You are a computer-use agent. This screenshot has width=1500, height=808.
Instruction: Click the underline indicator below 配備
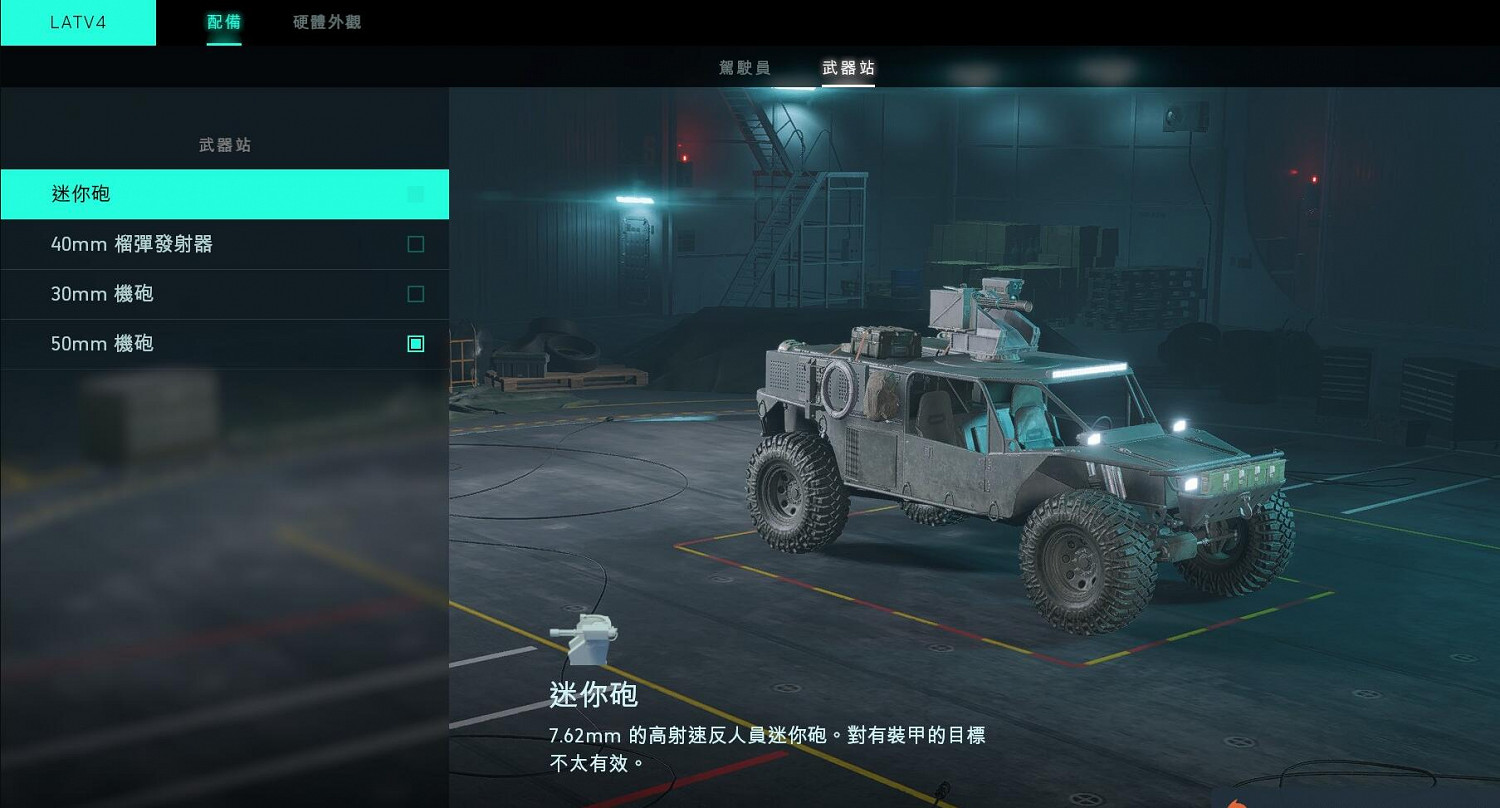click(223, 44)
